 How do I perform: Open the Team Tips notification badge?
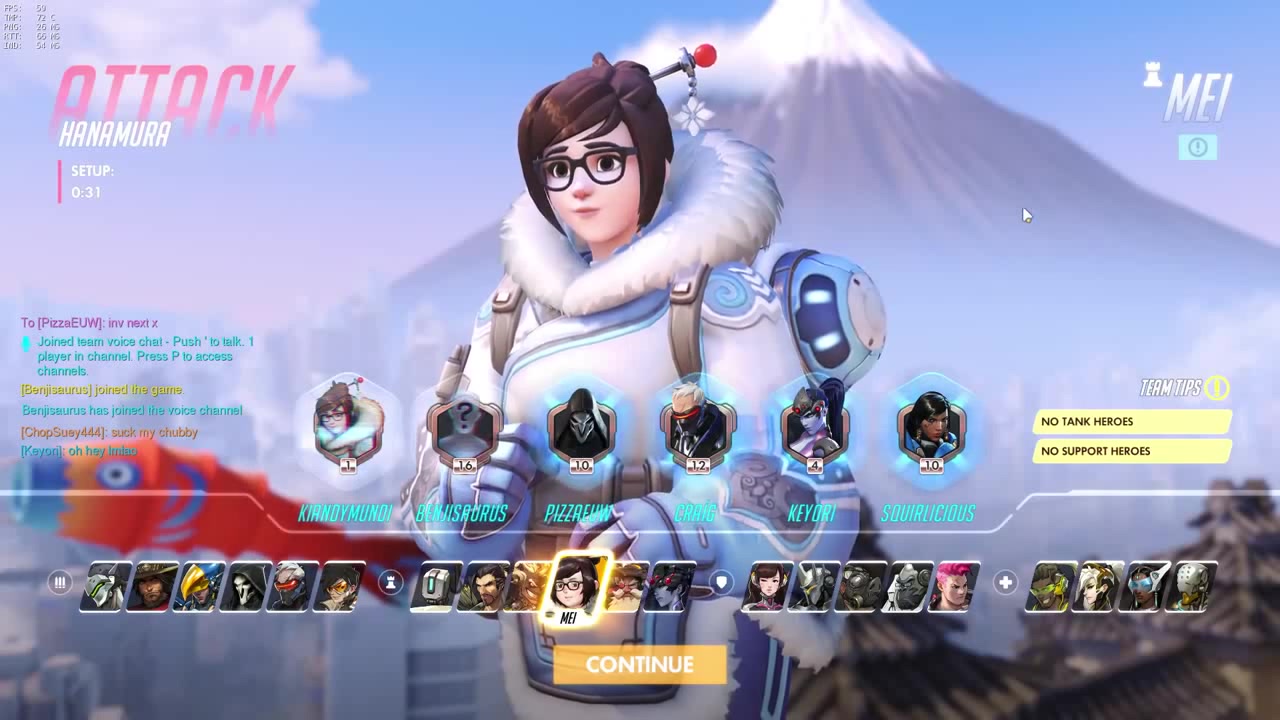coord(1219,389)
